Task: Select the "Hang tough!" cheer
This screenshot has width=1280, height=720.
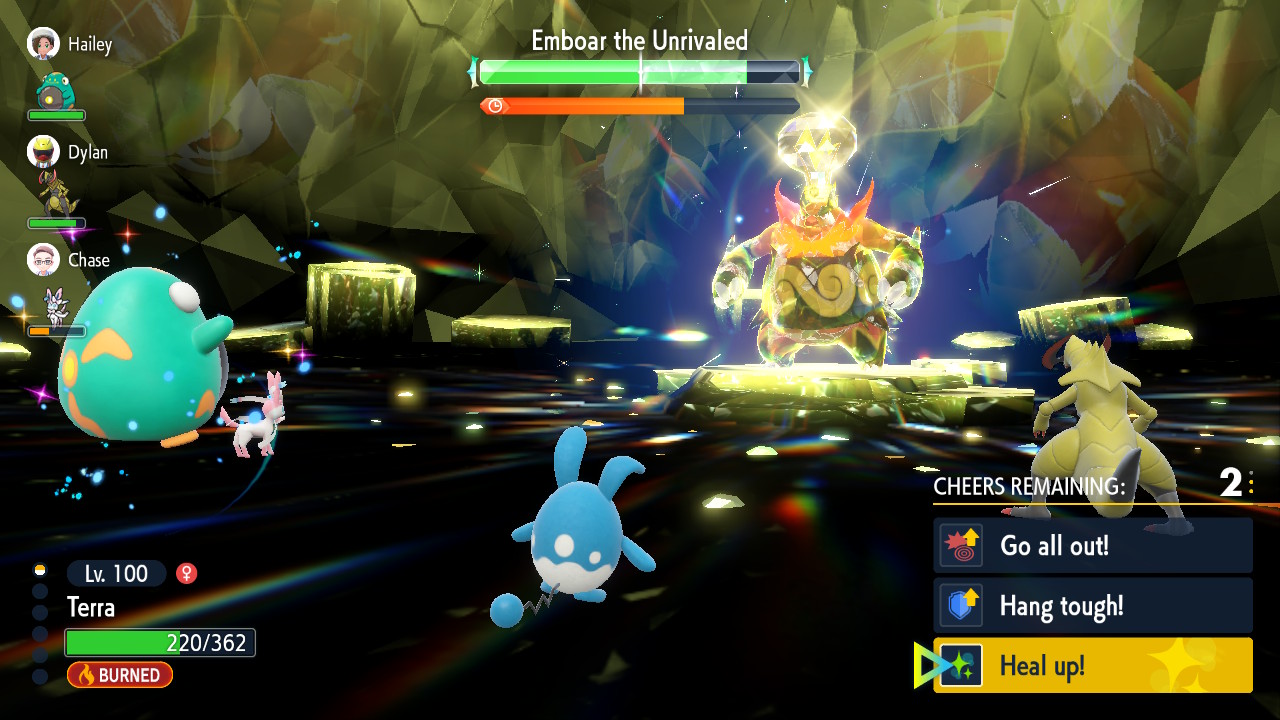Action: pos(1092,606)
